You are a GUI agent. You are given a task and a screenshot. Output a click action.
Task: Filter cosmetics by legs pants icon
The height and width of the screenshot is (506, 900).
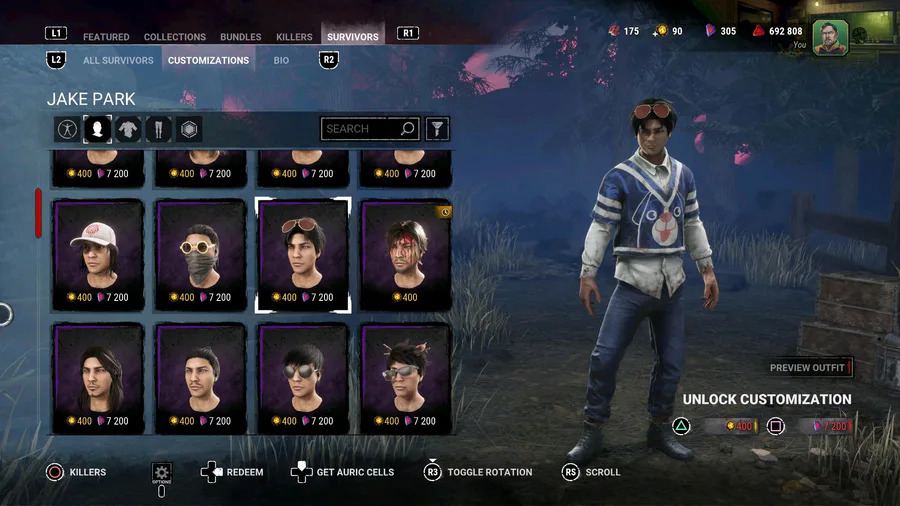coord(158,129)
